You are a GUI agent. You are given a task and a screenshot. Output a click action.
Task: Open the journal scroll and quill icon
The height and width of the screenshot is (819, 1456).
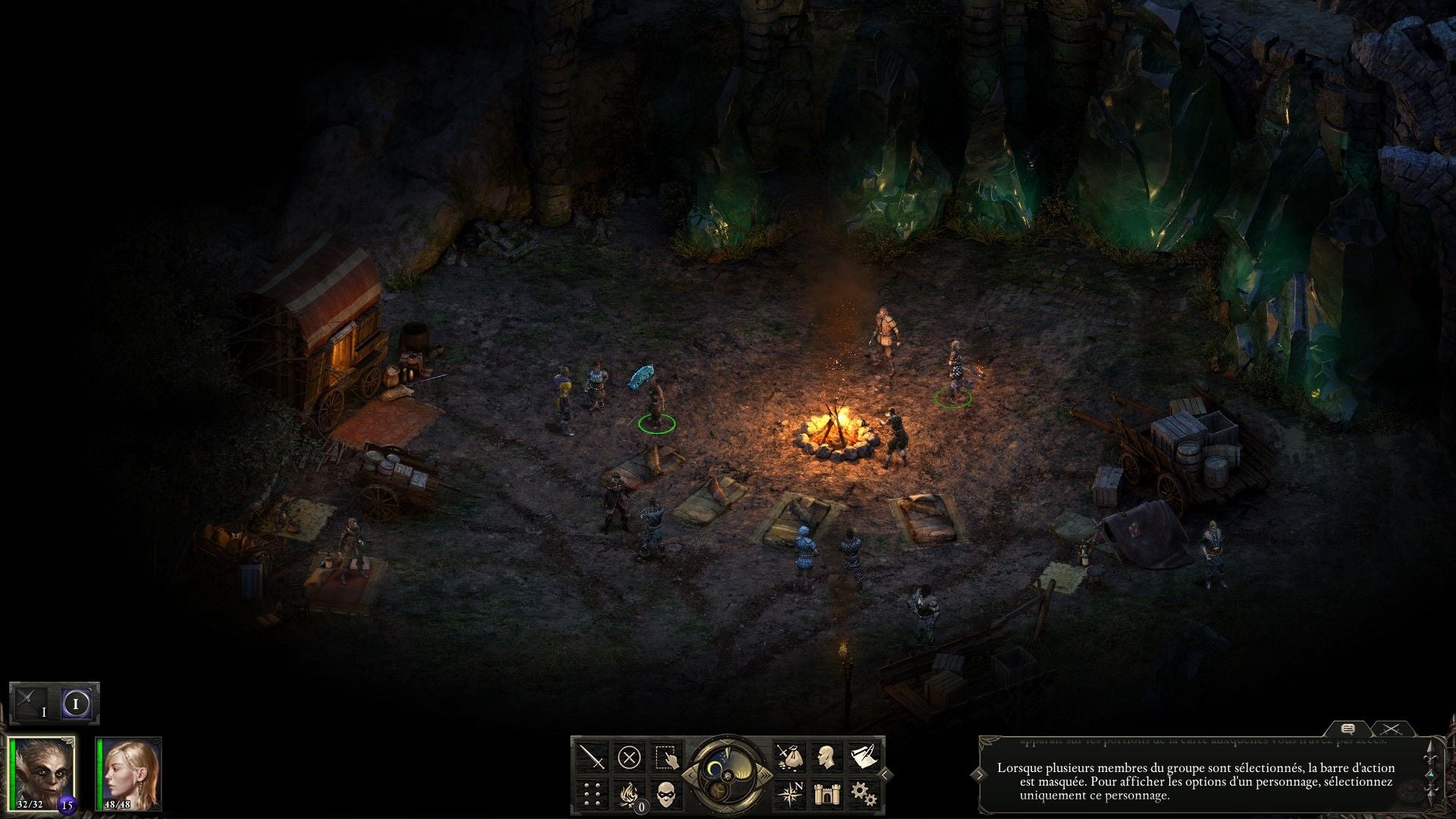point(862,757)
